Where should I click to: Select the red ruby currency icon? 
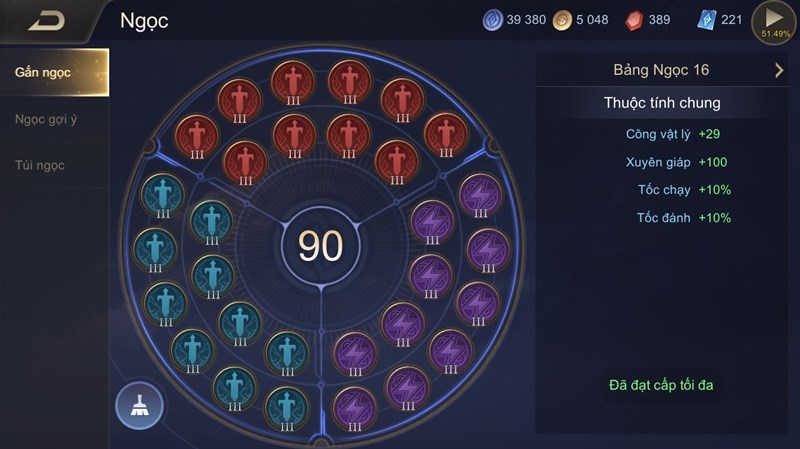point(634,20)
